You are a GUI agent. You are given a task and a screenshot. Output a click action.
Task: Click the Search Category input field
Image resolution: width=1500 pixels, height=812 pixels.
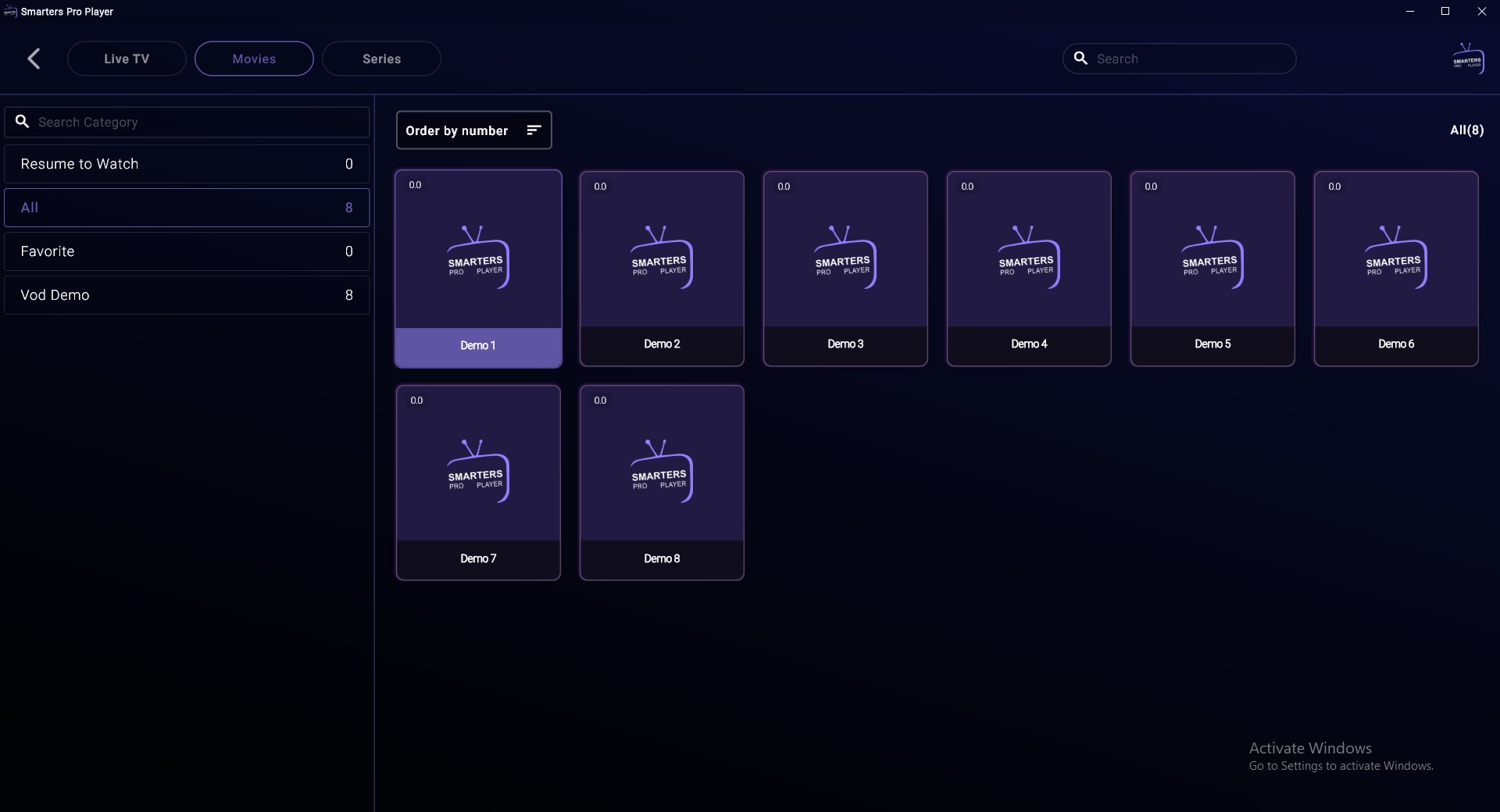[187, 122]
